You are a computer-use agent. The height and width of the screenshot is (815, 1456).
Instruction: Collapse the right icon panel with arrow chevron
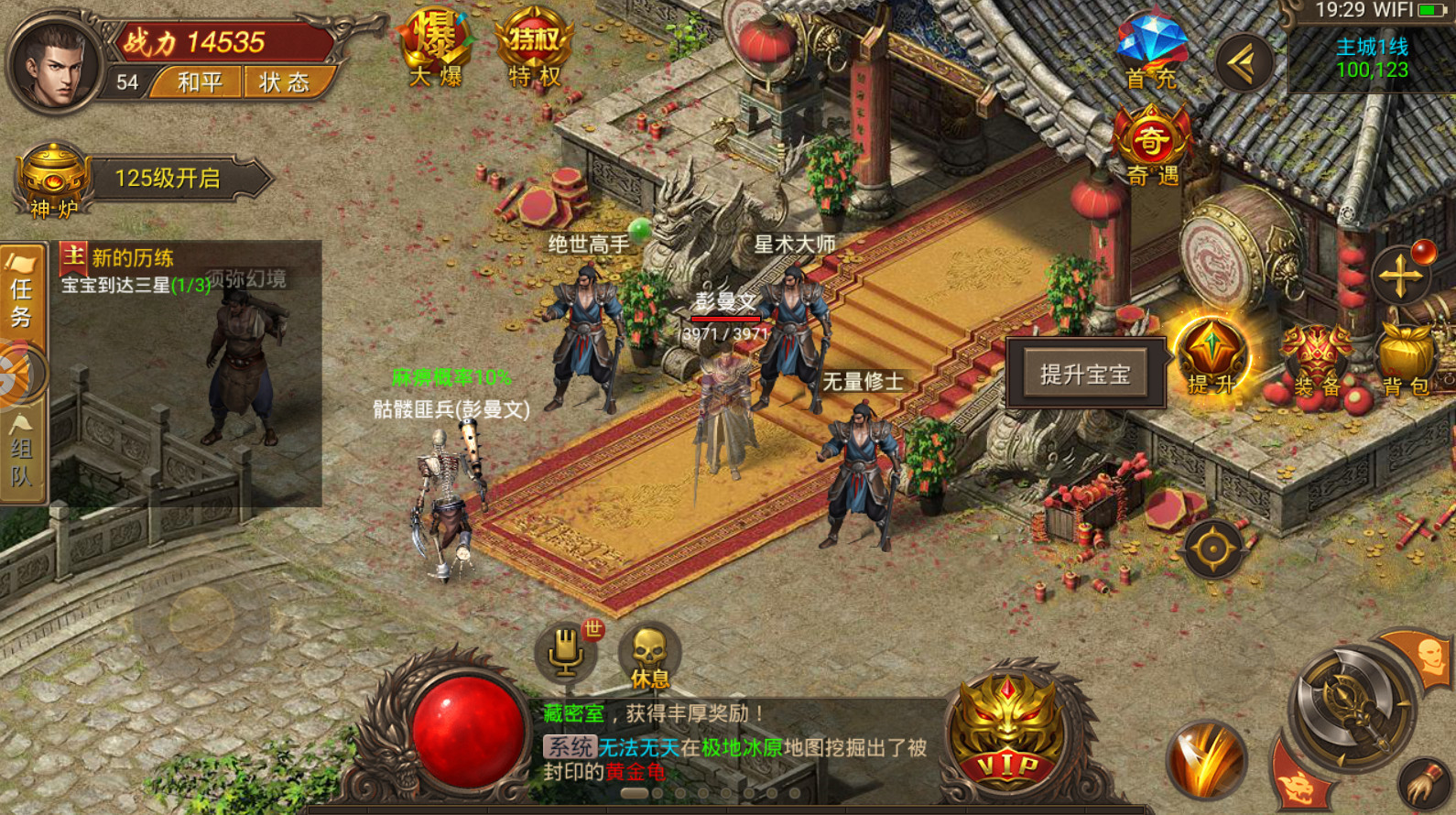[x=1242, y=64]
